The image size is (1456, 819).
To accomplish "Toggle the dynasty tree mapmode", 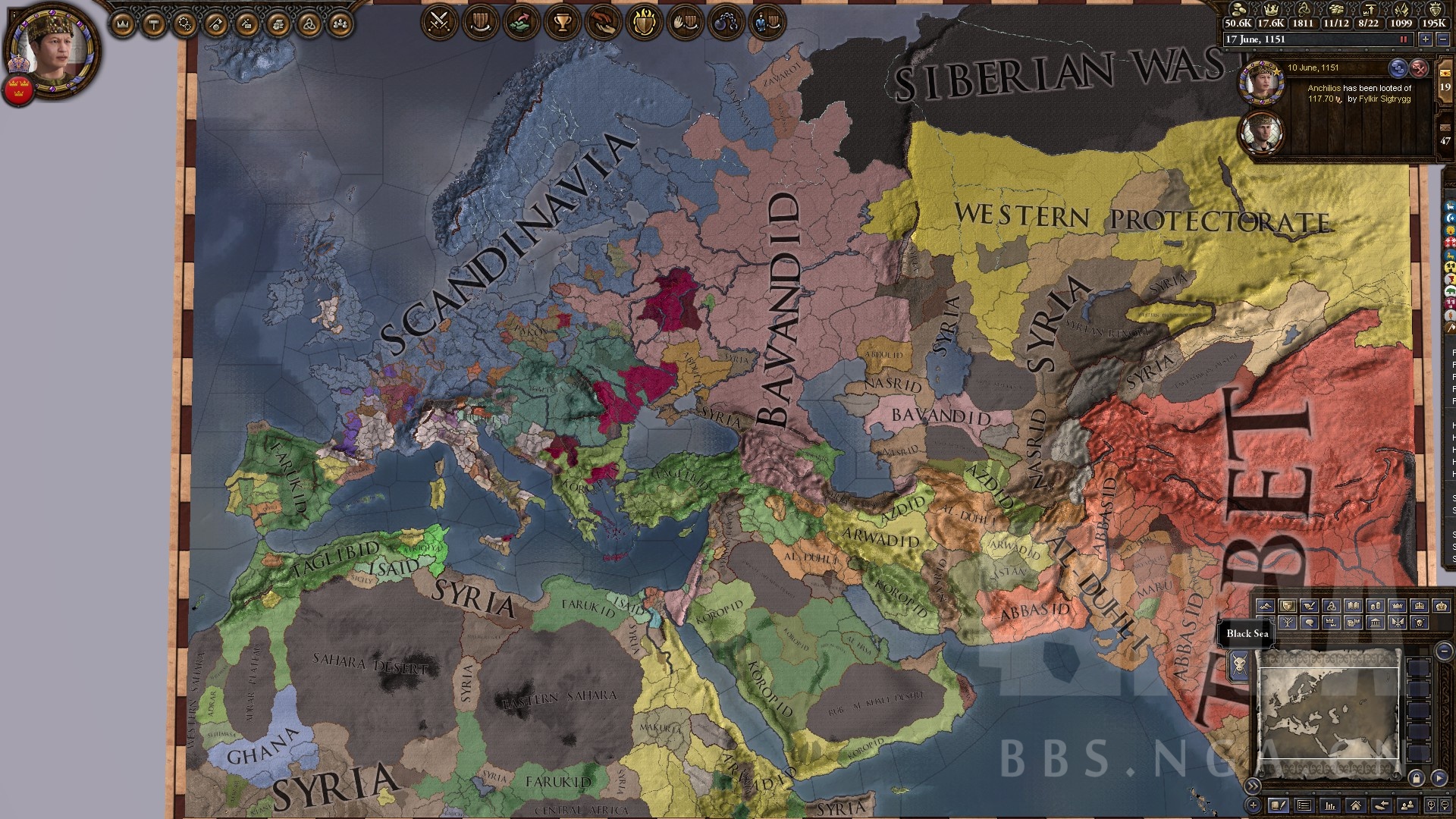I will click(1288, 622).
